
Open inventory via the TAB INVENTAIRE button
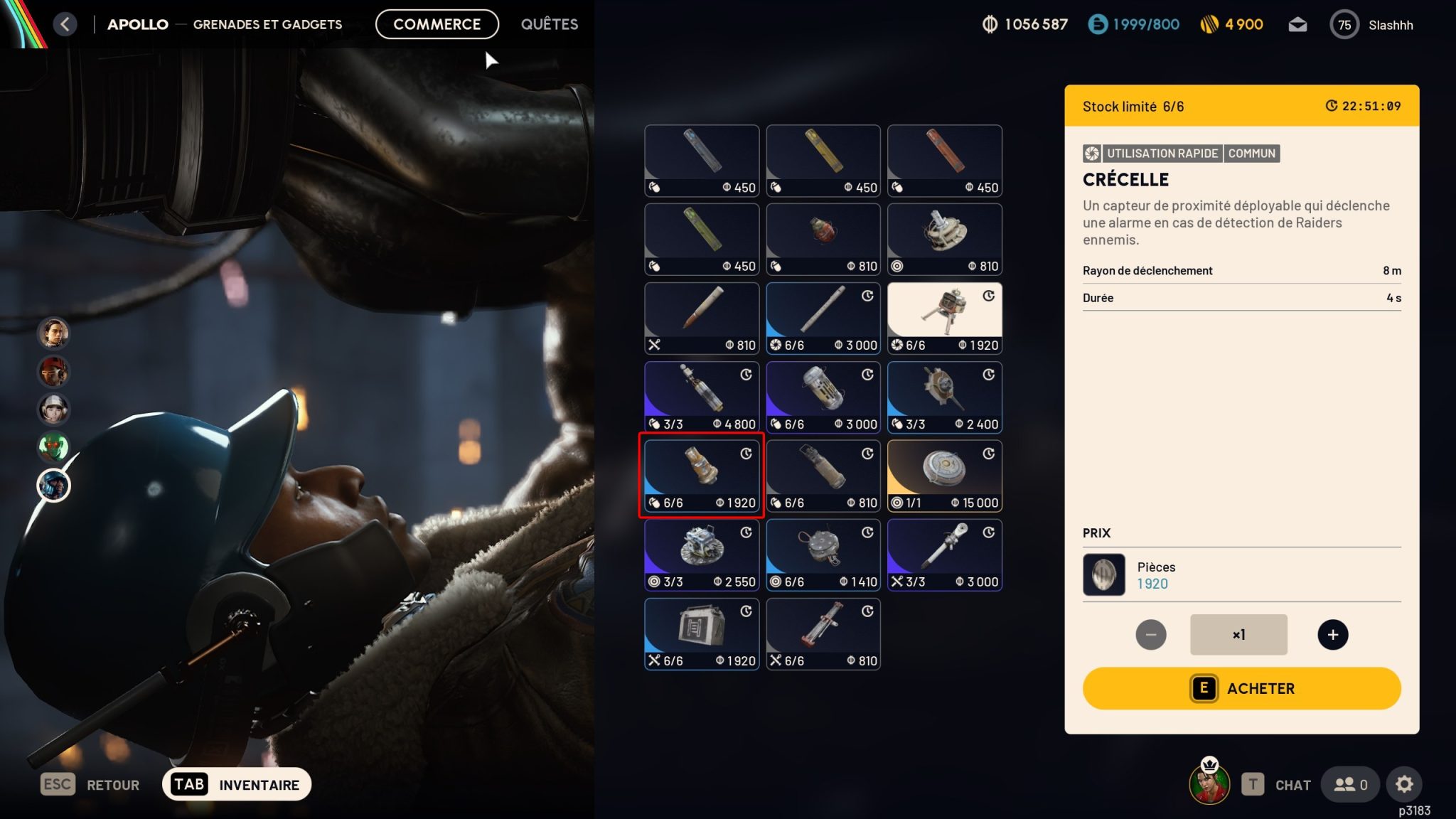[237, 784]
